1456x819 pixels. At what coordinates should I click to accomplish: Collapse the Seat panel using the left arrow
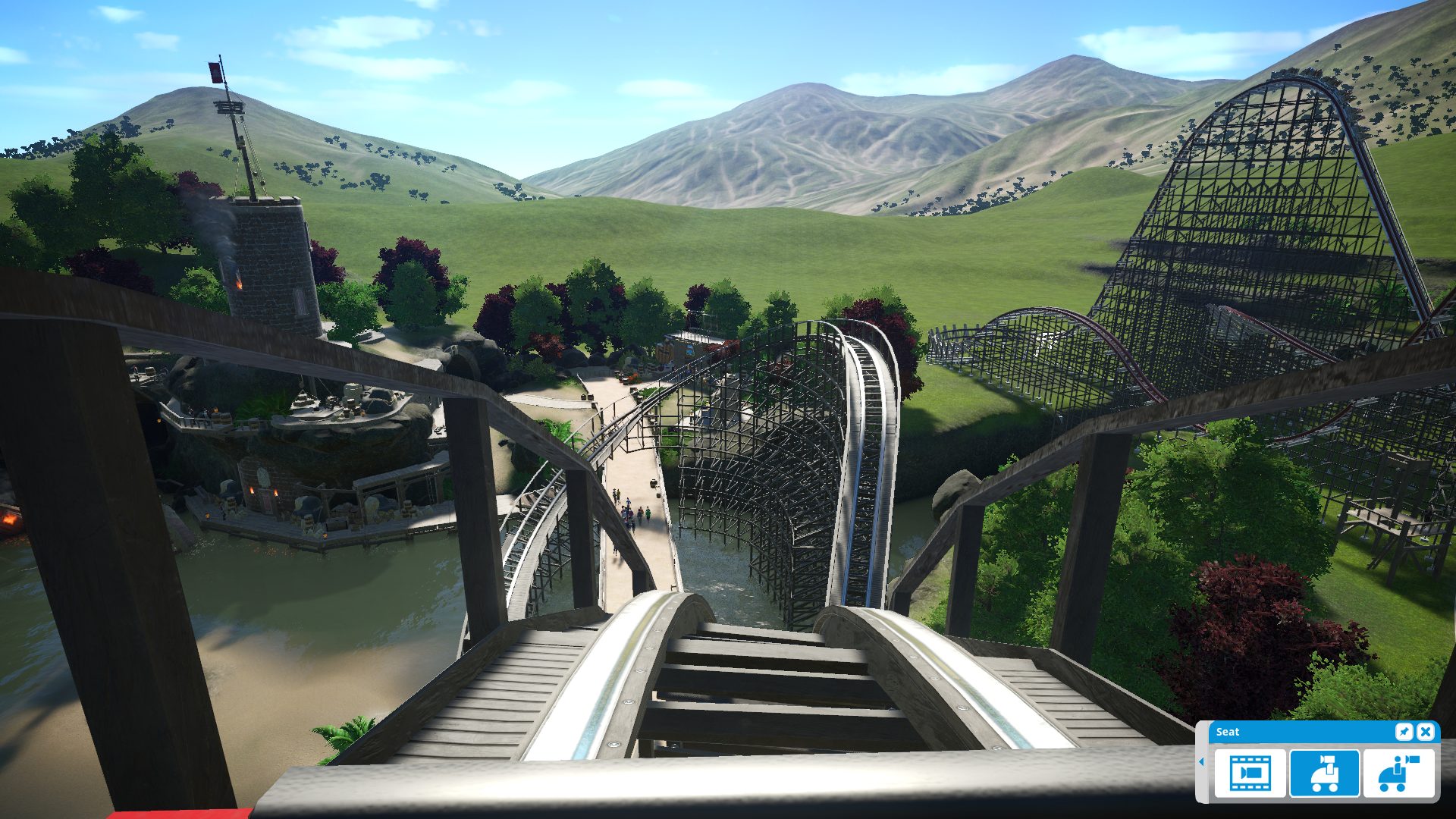[x=1201, y=761]
